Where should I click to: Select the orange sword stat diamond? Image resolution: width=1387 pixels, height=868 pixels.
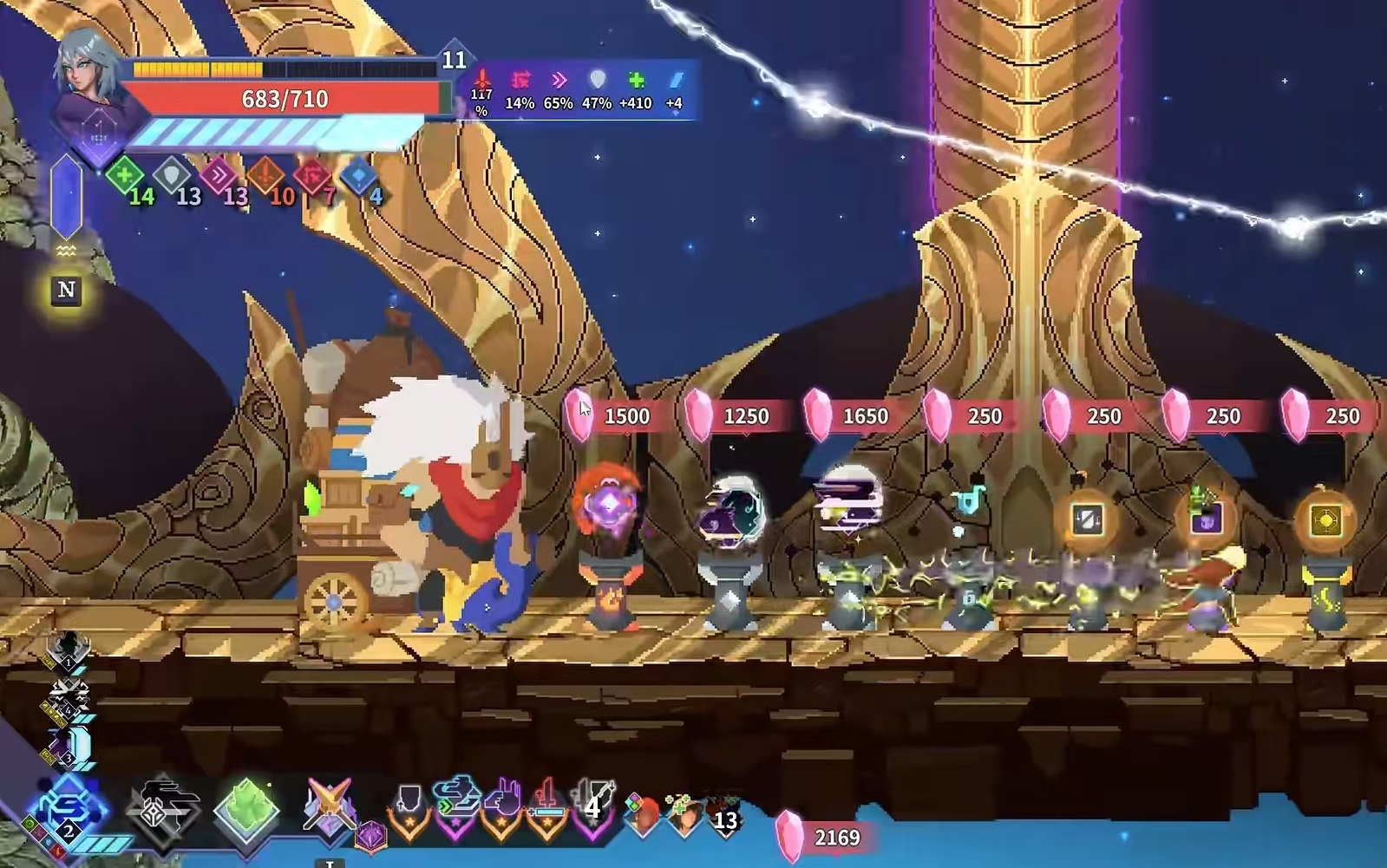(265, 176)
